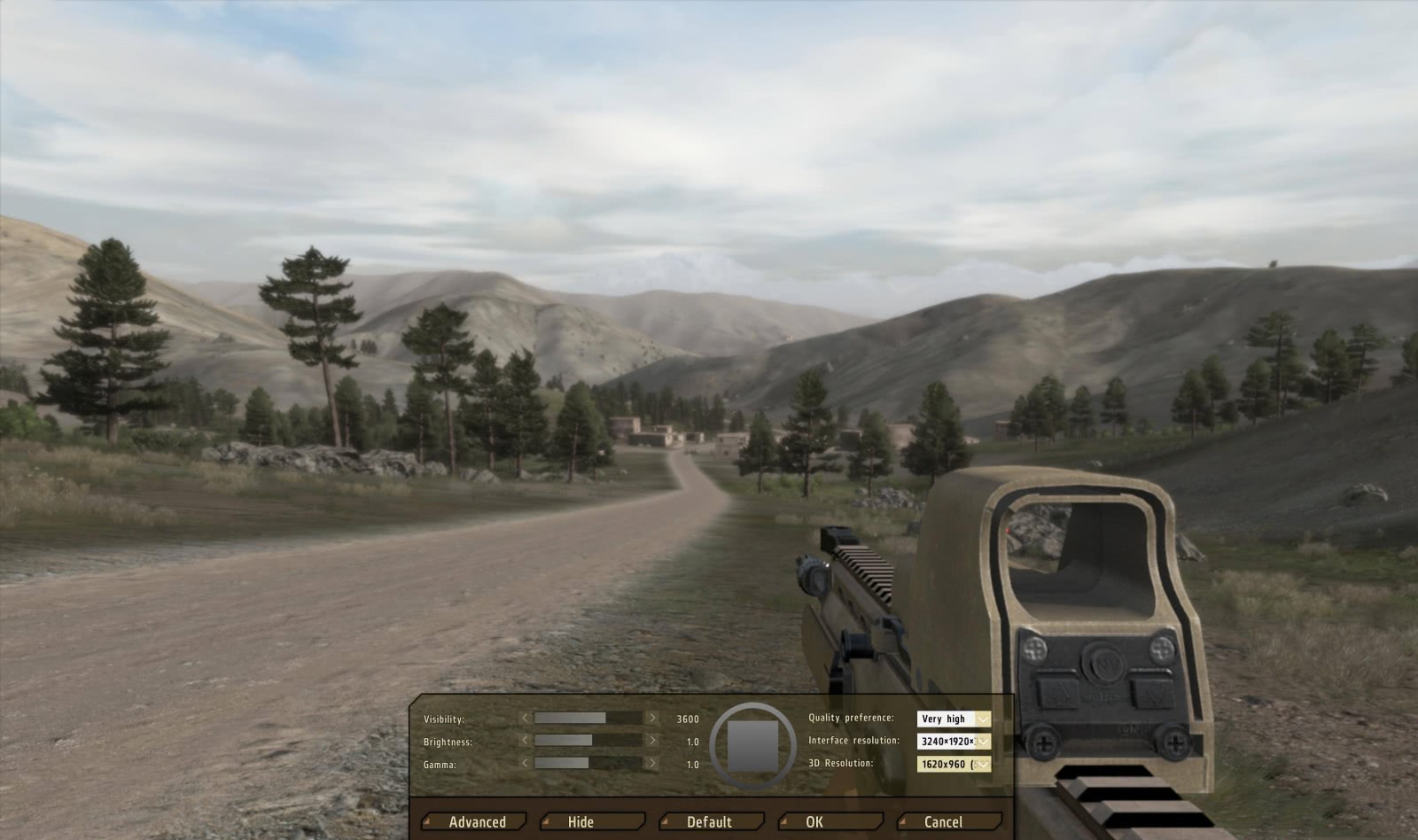
Task: Expand the Interface resolution dropdown
Action: pos(954,742)
